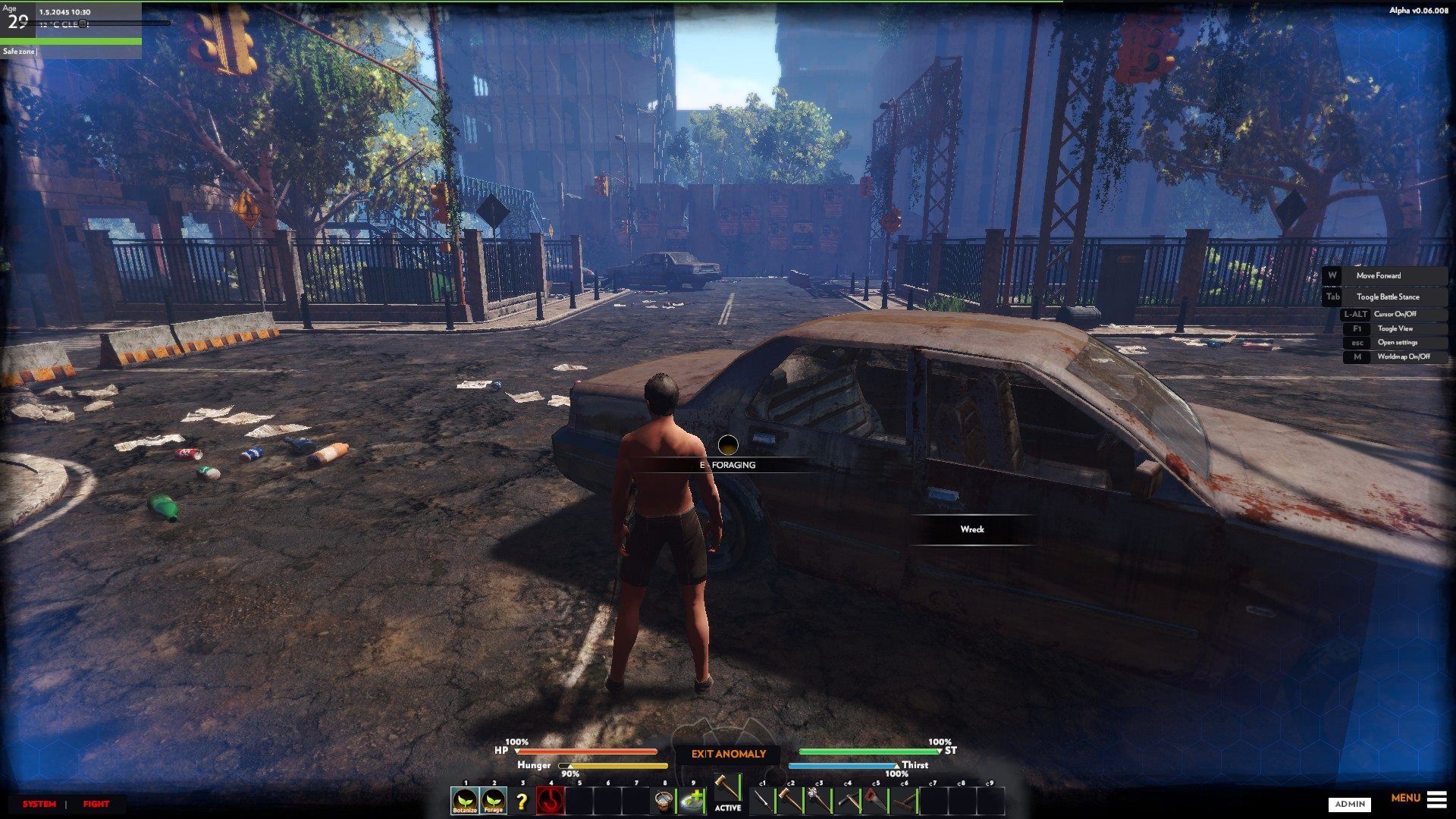Activate the Botanize skill slot
This screenshot has width=1456, height=819.
coord(465,800)
